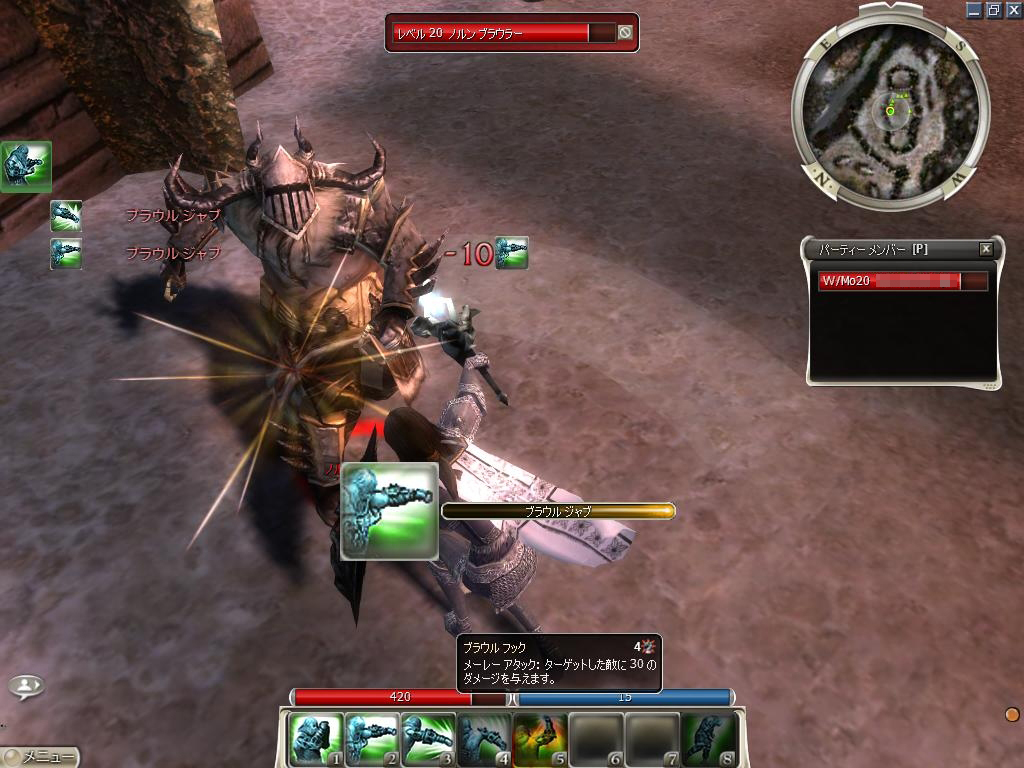Minimize the game window

[975, 10]
